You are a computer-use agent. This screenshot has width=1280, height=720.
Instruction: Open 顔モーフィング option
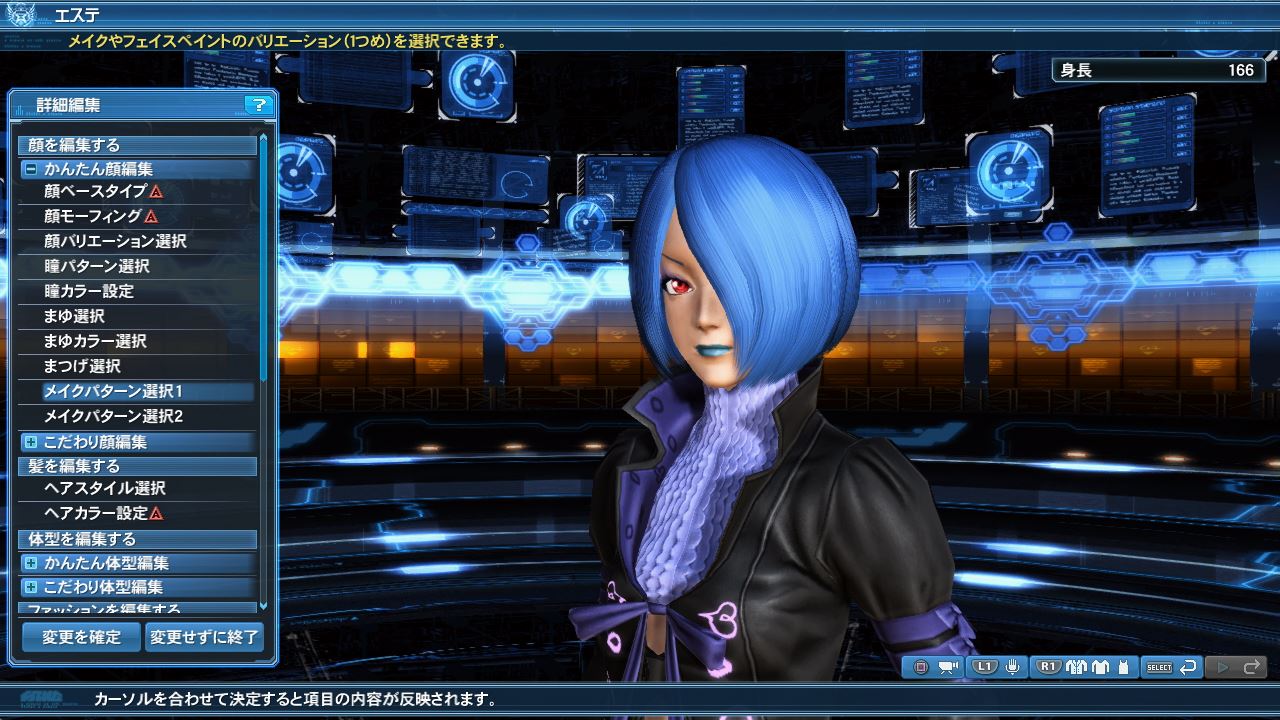pyautogui.click(x=93, y=216)
